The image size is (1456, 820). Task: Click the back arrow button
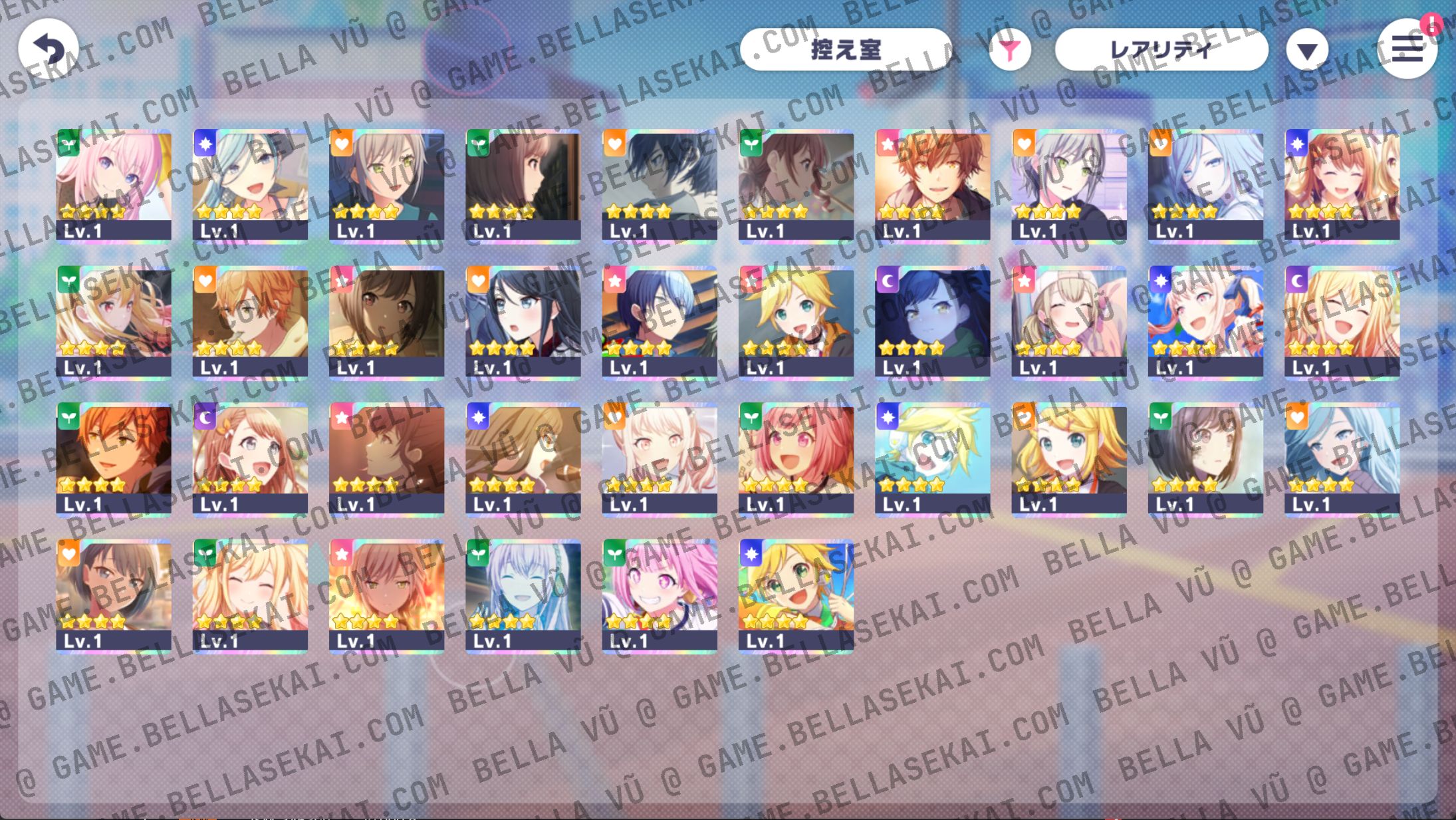pyautogui.click(x=50, y=49)
